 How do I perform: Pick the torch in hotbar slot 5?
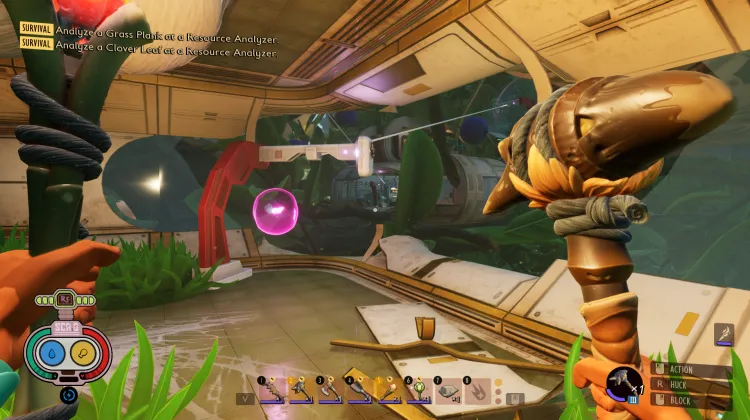(389, 388)
